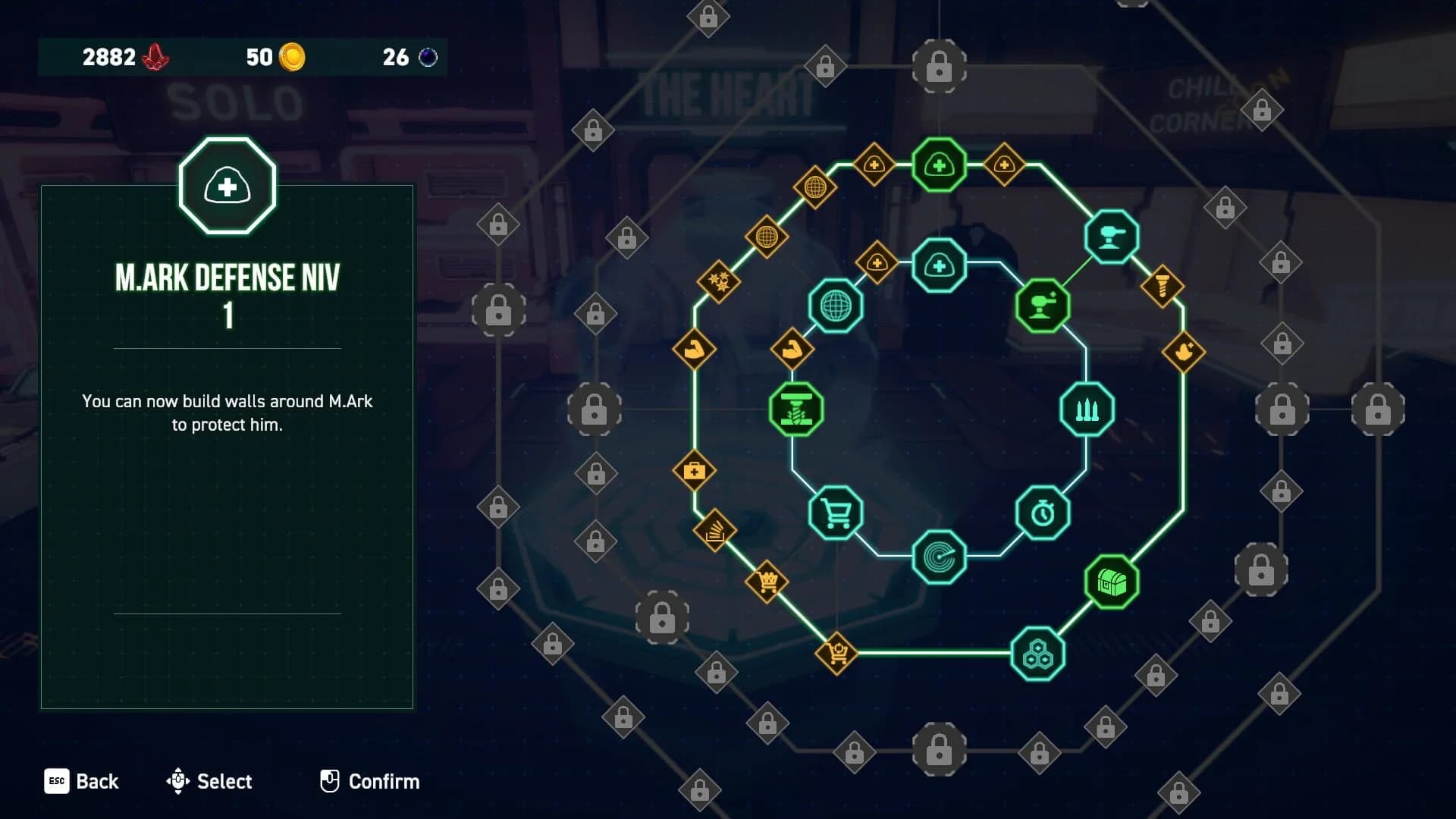The height and width of the screenshot is (819, 1456).
Task: Select the radar skill node
Action: (939, 557)
